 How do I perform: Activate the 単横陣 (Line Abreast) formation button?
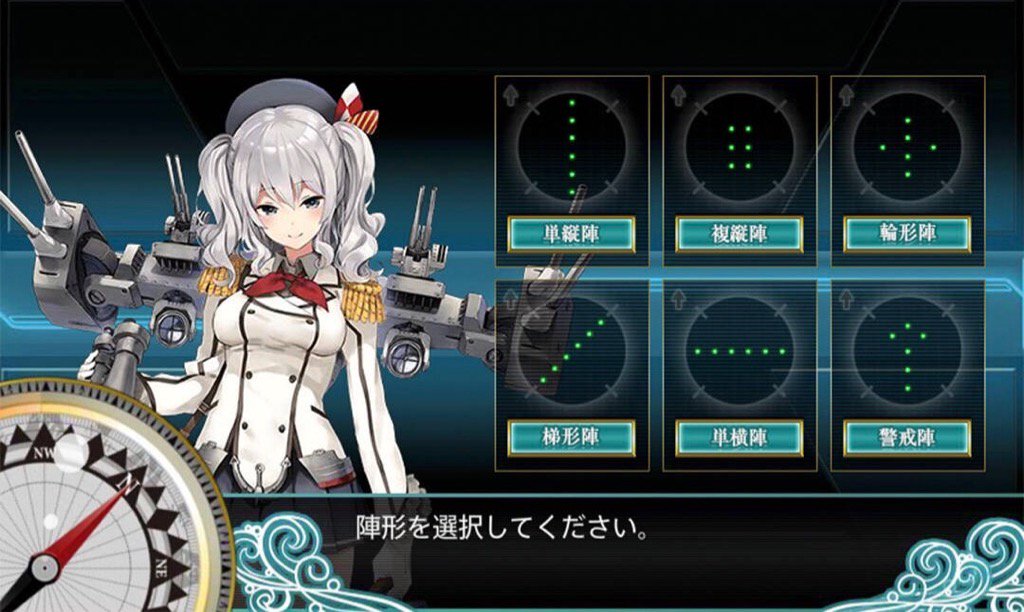pyautogui.click(x=740, y=437)
